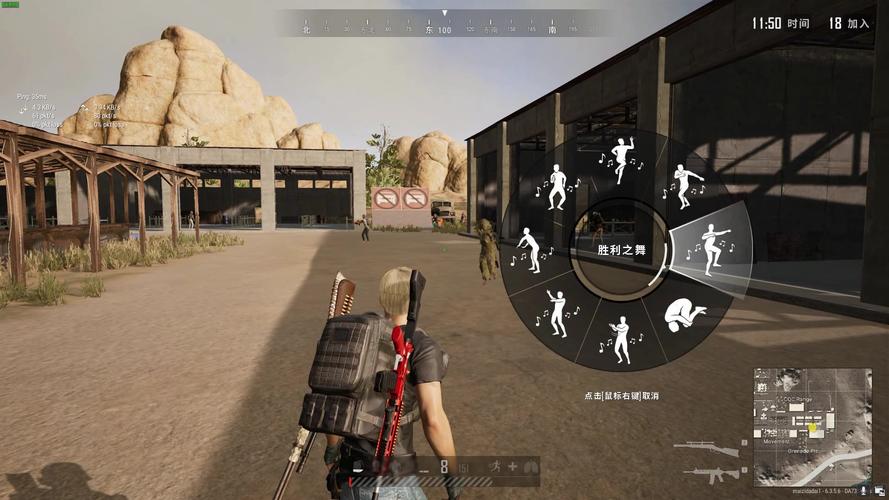This screenshot has height=500, width=889.
Task: Click the screen icon beside the microphone
Action: tap(877, 492)
